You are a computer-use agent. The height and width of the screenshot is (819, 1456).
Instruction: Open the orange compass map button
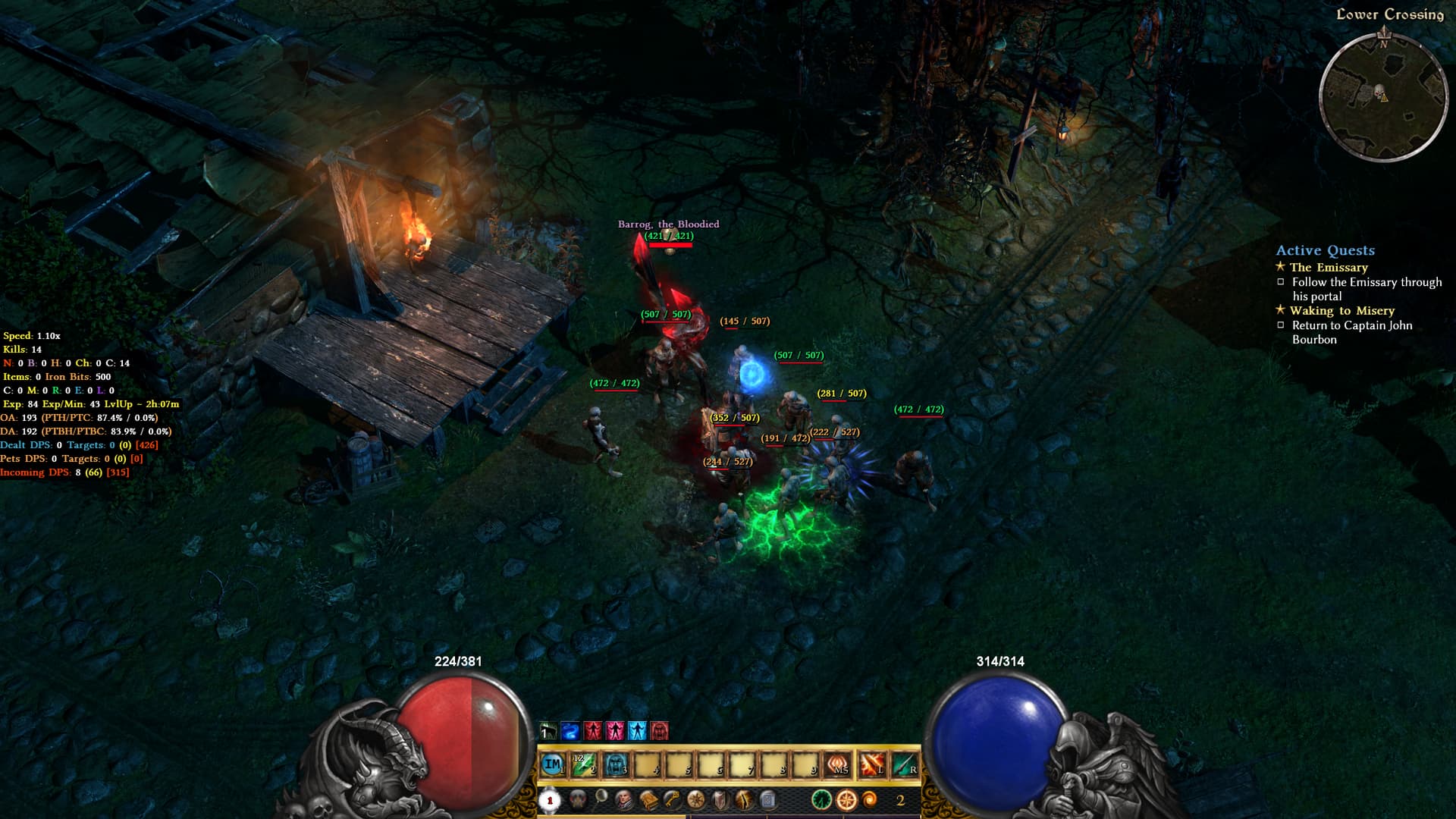pos(846,799)
